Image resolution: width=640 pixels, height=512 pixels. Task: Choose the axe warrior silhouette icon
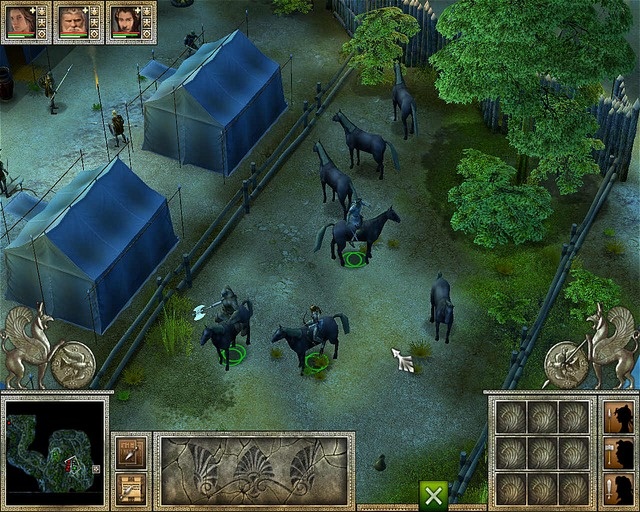click(619, 452)
